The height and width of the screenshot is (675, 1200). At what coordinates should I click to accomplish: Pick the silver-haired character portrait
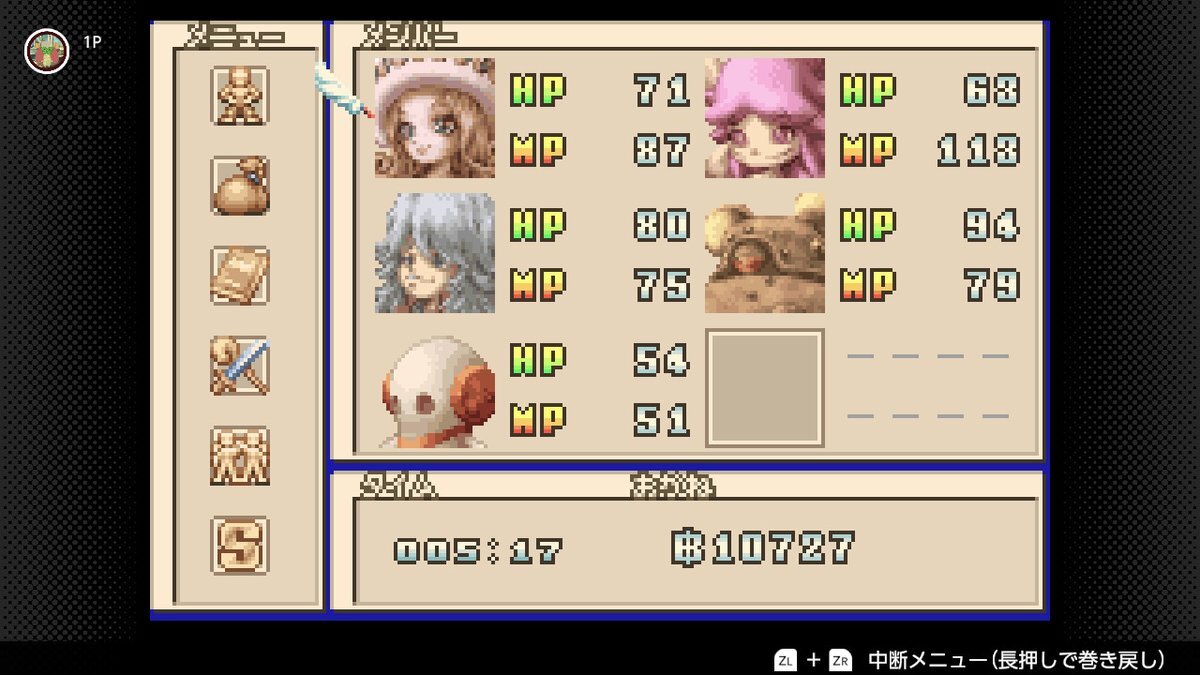pyautogui.click(x=435, y=253)
